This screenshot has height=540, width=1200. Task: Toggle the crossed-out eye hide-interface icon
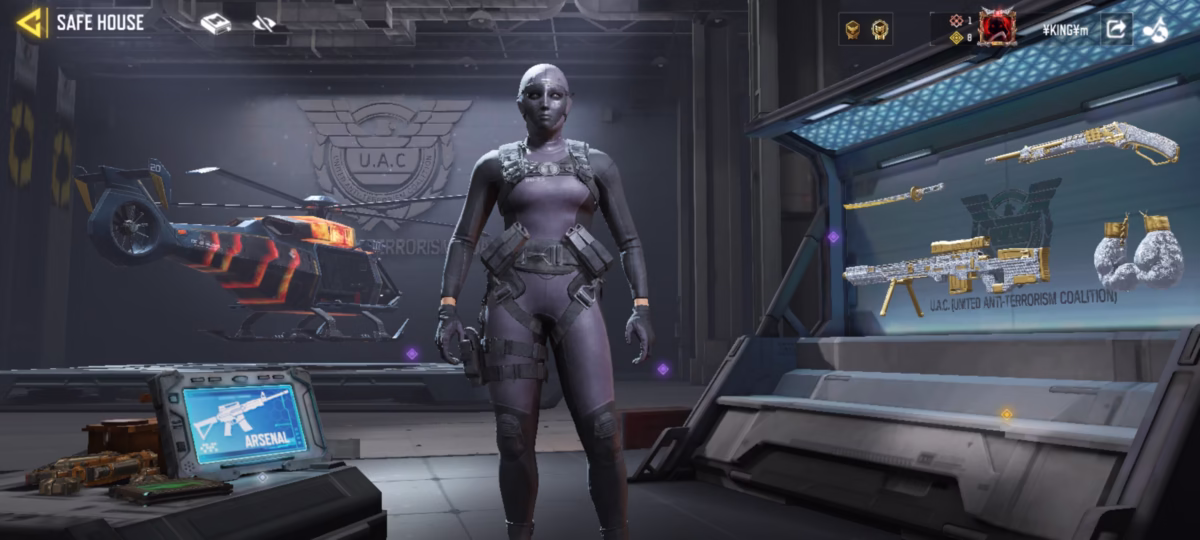point(264,23)
